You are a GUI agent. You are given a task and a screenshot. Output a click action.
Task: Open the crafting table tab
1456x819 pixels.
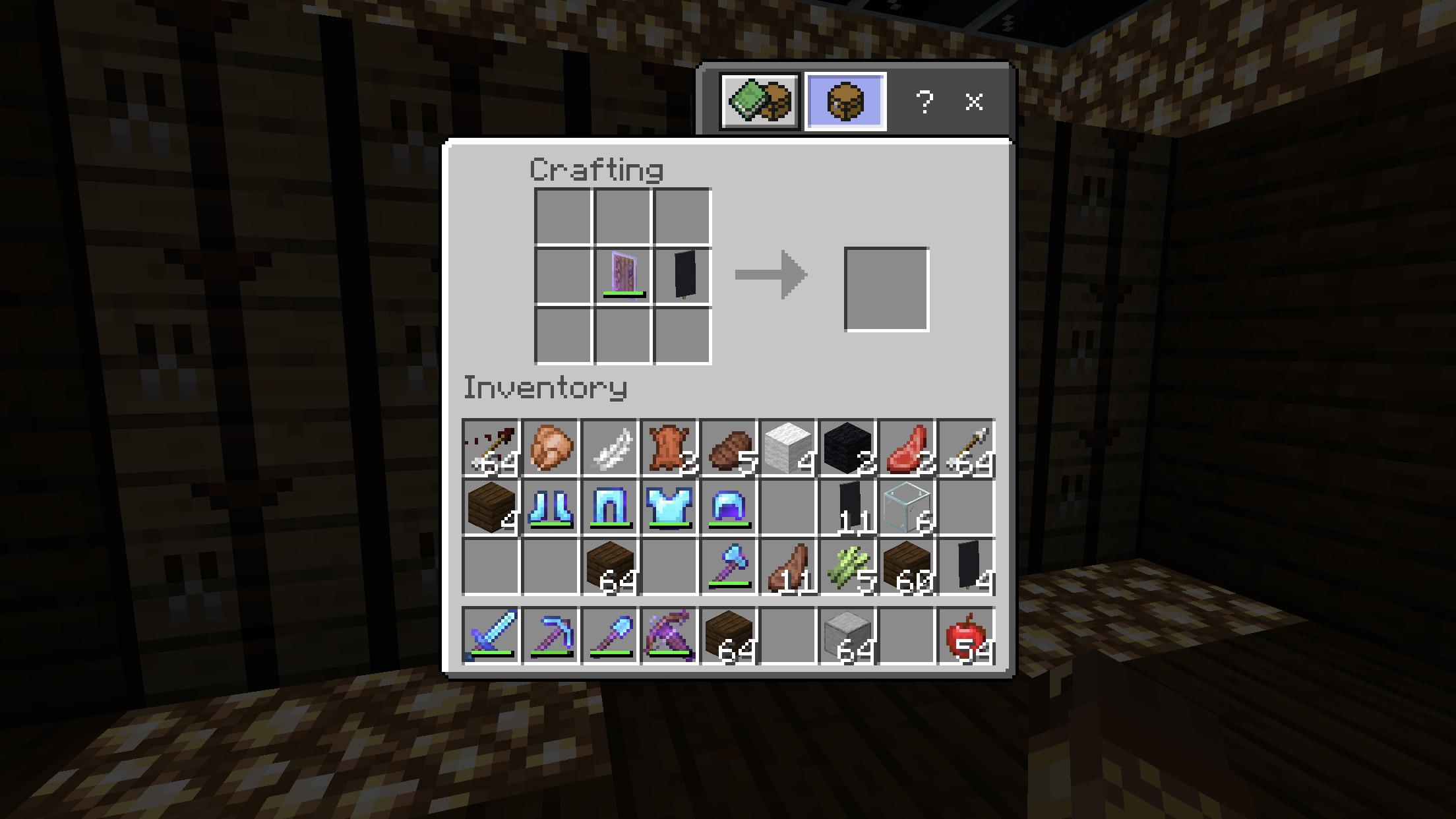[x=845, y=102]
